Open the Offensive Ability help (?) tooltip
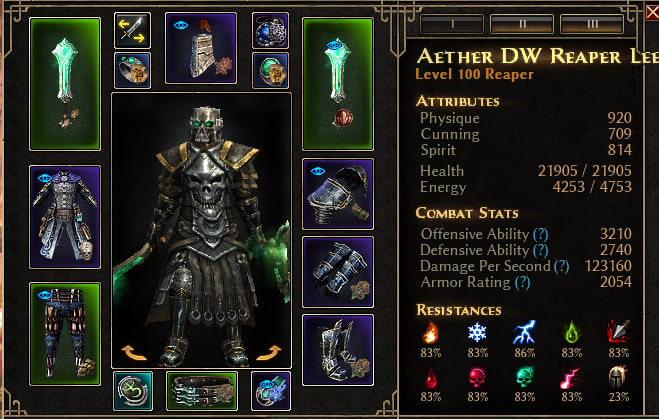Image resolution: width=659 pixels, height=419 pixels. tap(541, 233)
